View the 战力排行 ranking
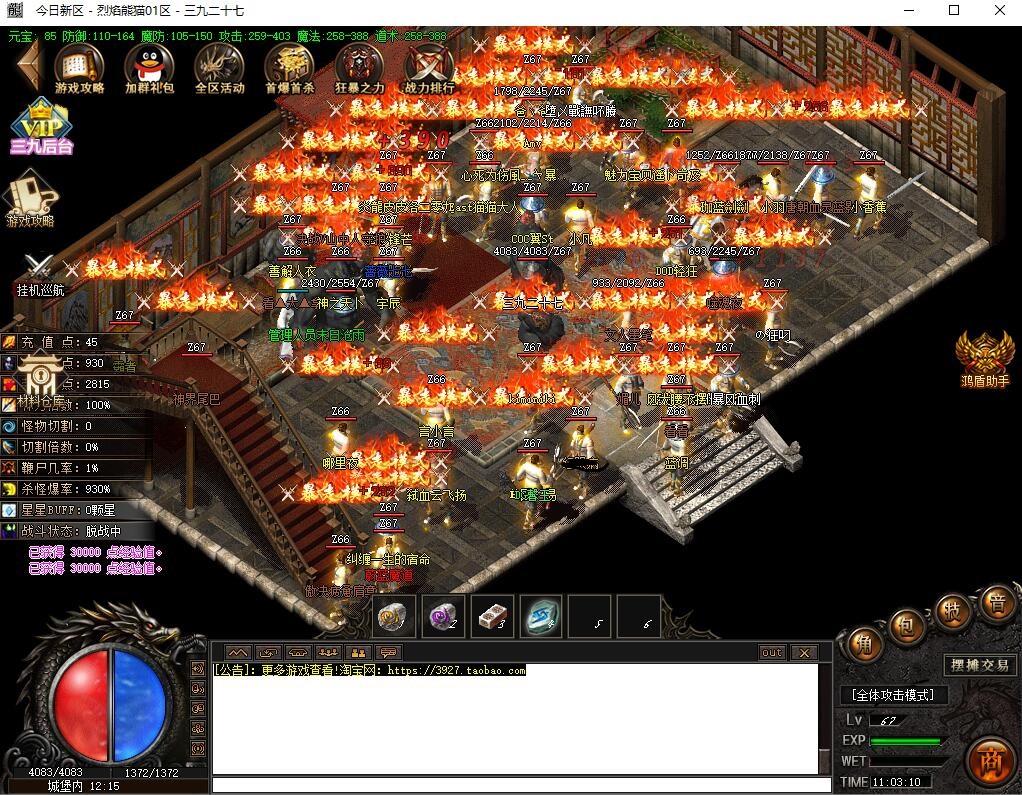 coord(428,67)
